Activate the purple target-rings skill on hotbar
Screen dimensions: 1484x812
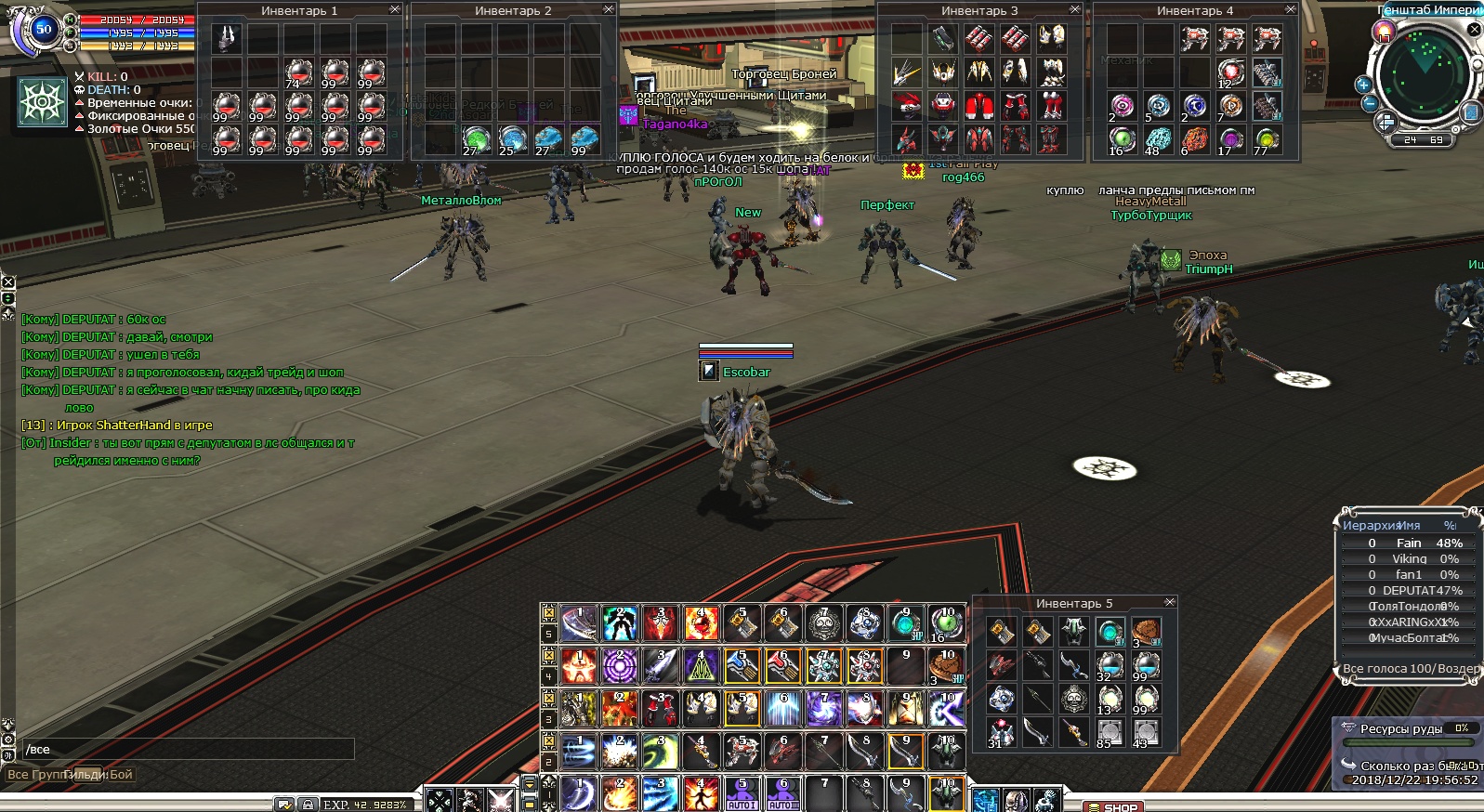620,665
